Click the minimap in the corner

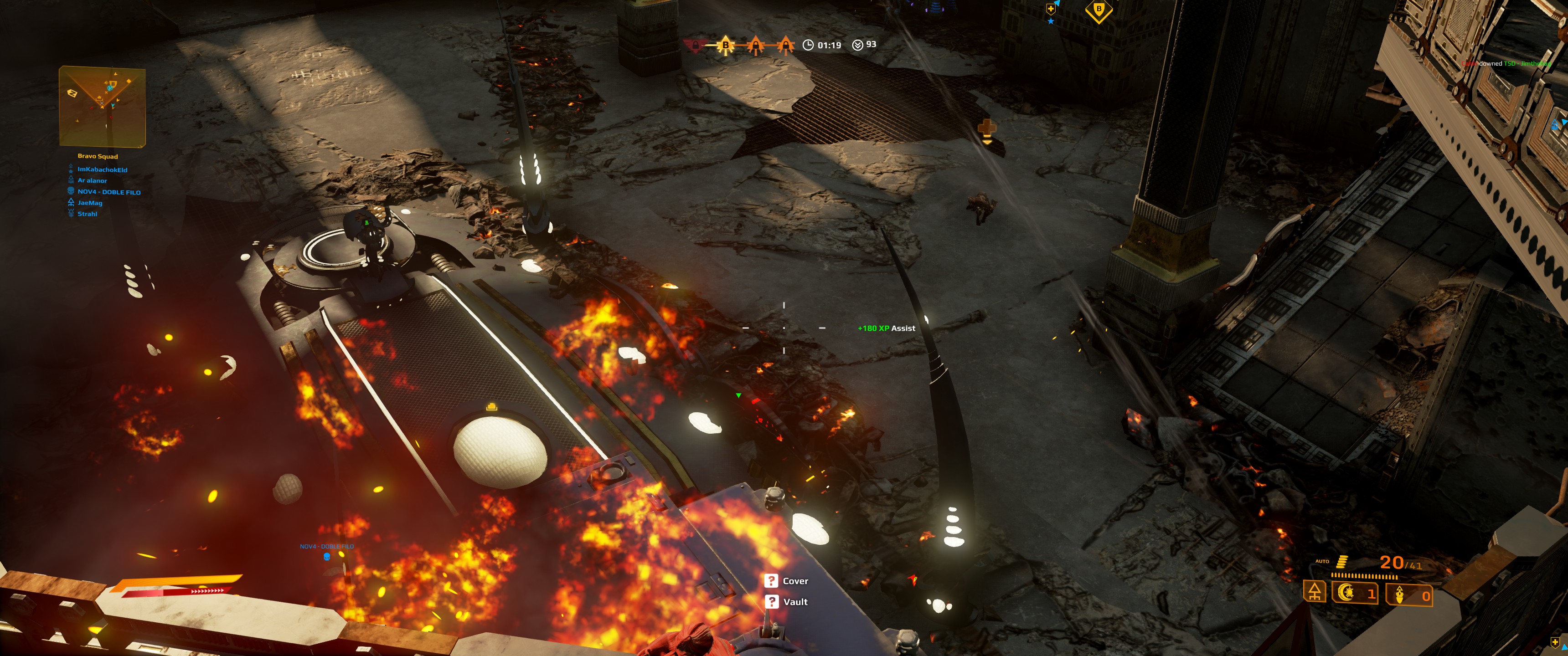[x=102, y=106]
